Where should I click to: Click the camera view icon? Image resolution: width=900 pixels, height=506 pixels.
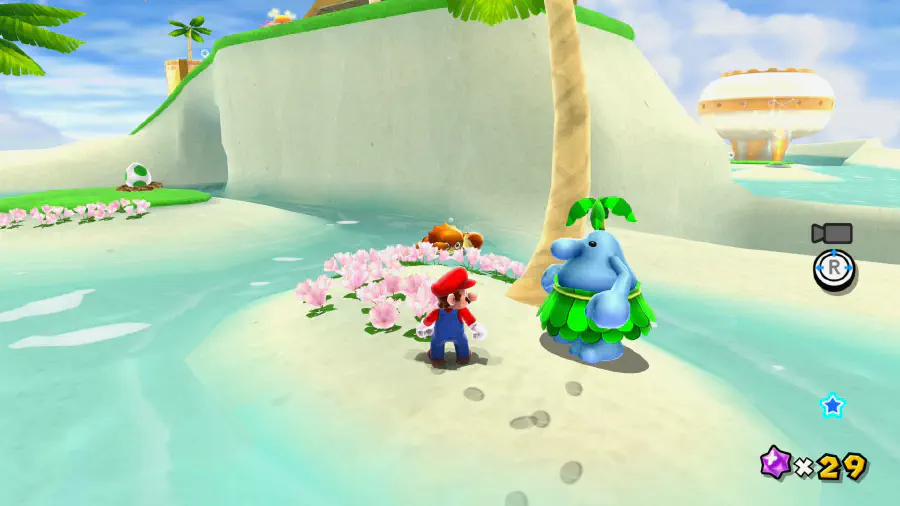[x=832, y=234]
